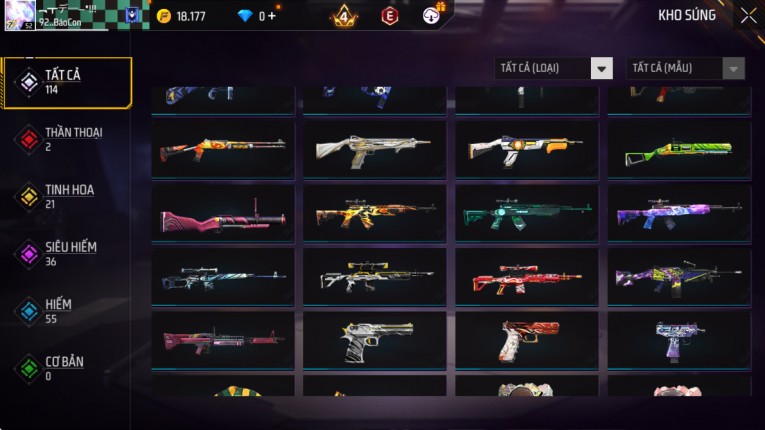Add diamonds with the plus button
The width and height of the screenshot is (765, 430).
[x=271, y=16]
